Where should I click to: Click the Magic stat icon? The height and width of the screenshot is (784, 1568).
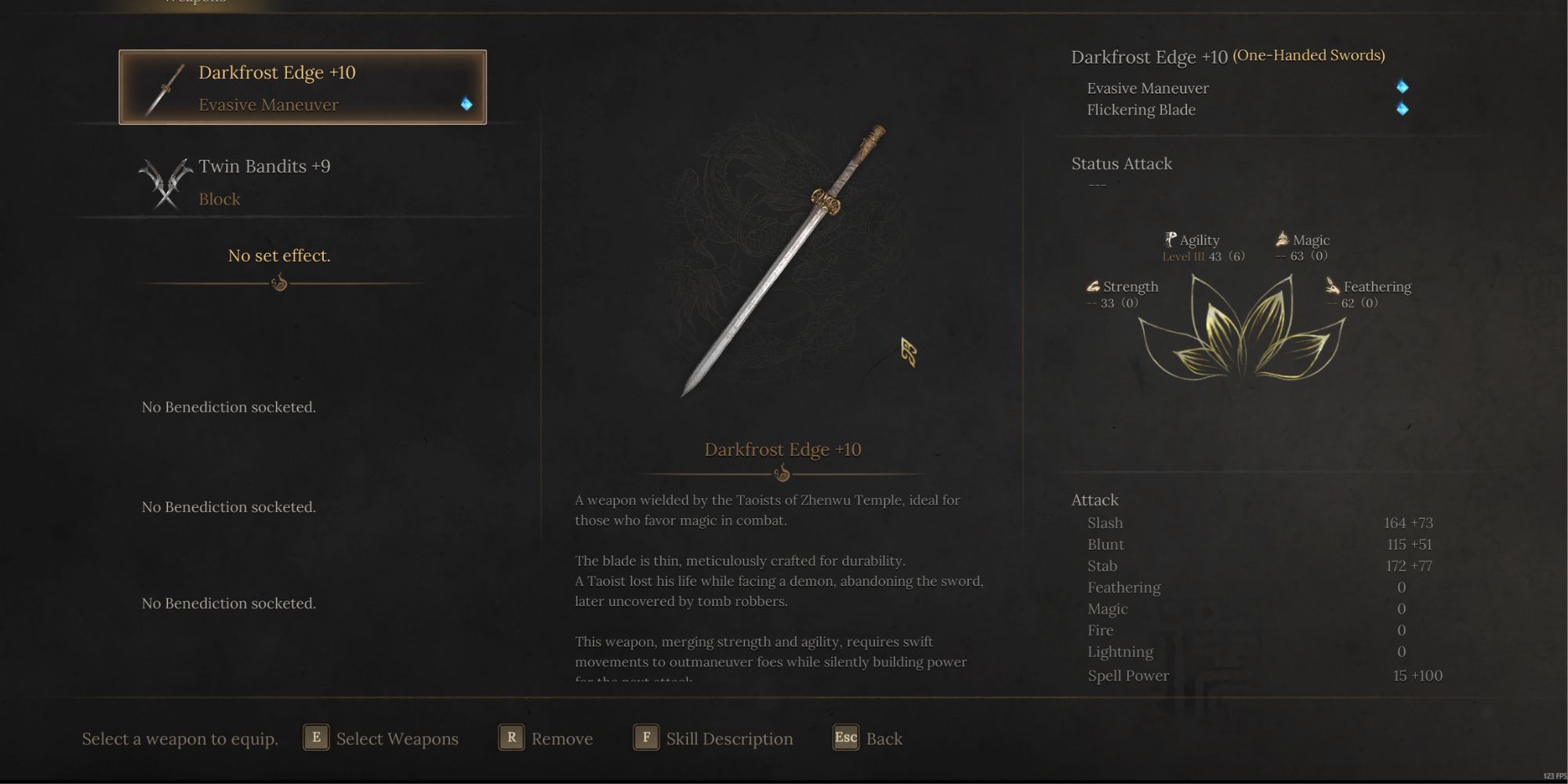[1280, 239]
